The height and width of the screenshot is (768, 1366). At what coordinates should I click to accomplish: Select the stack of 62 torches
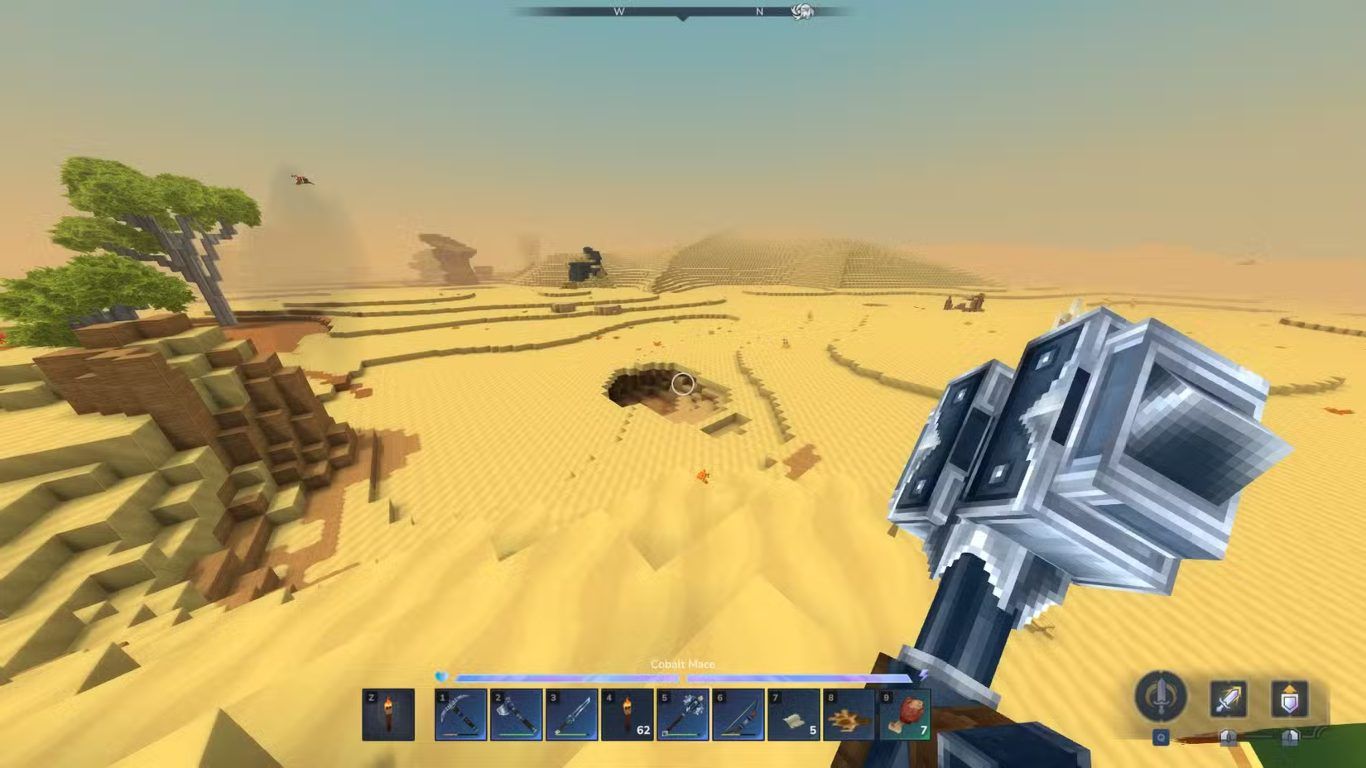(x=627, y=714)
